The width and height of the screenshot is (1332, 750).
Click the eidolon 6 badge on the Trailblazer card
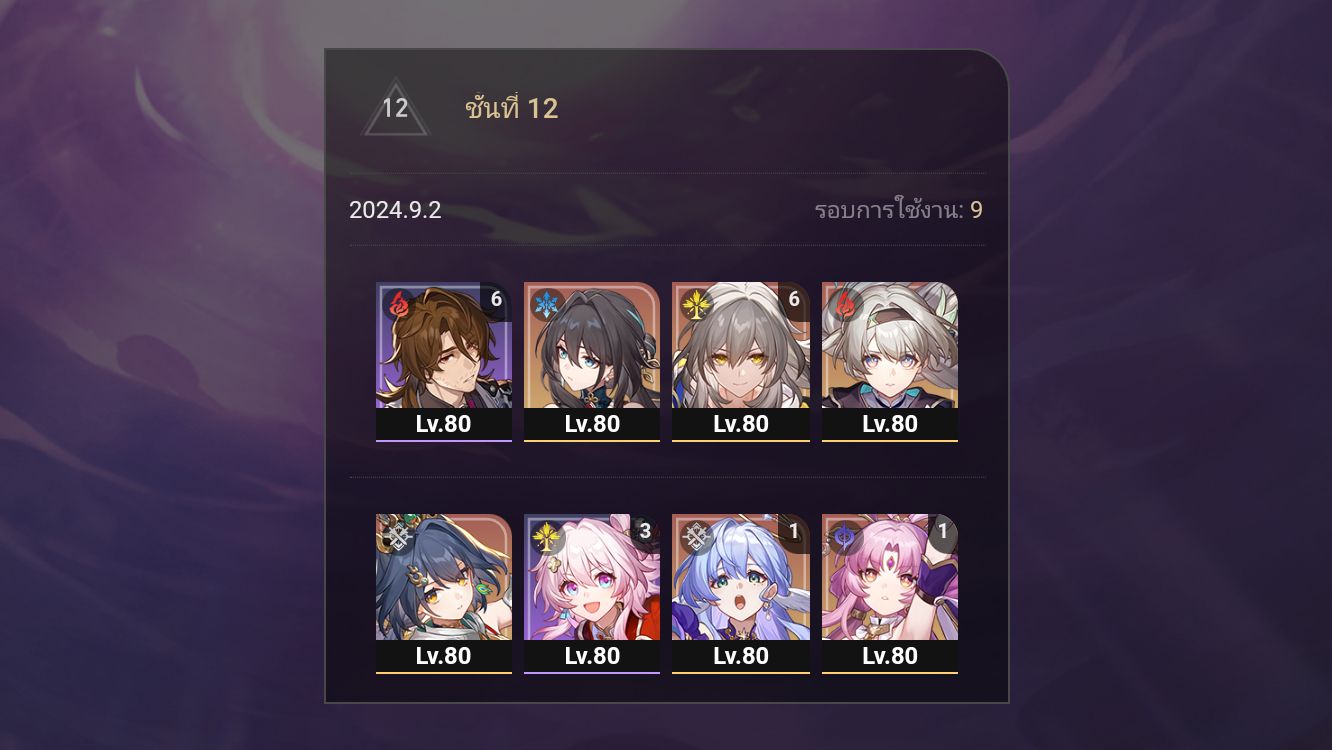(x=796, y=295)
